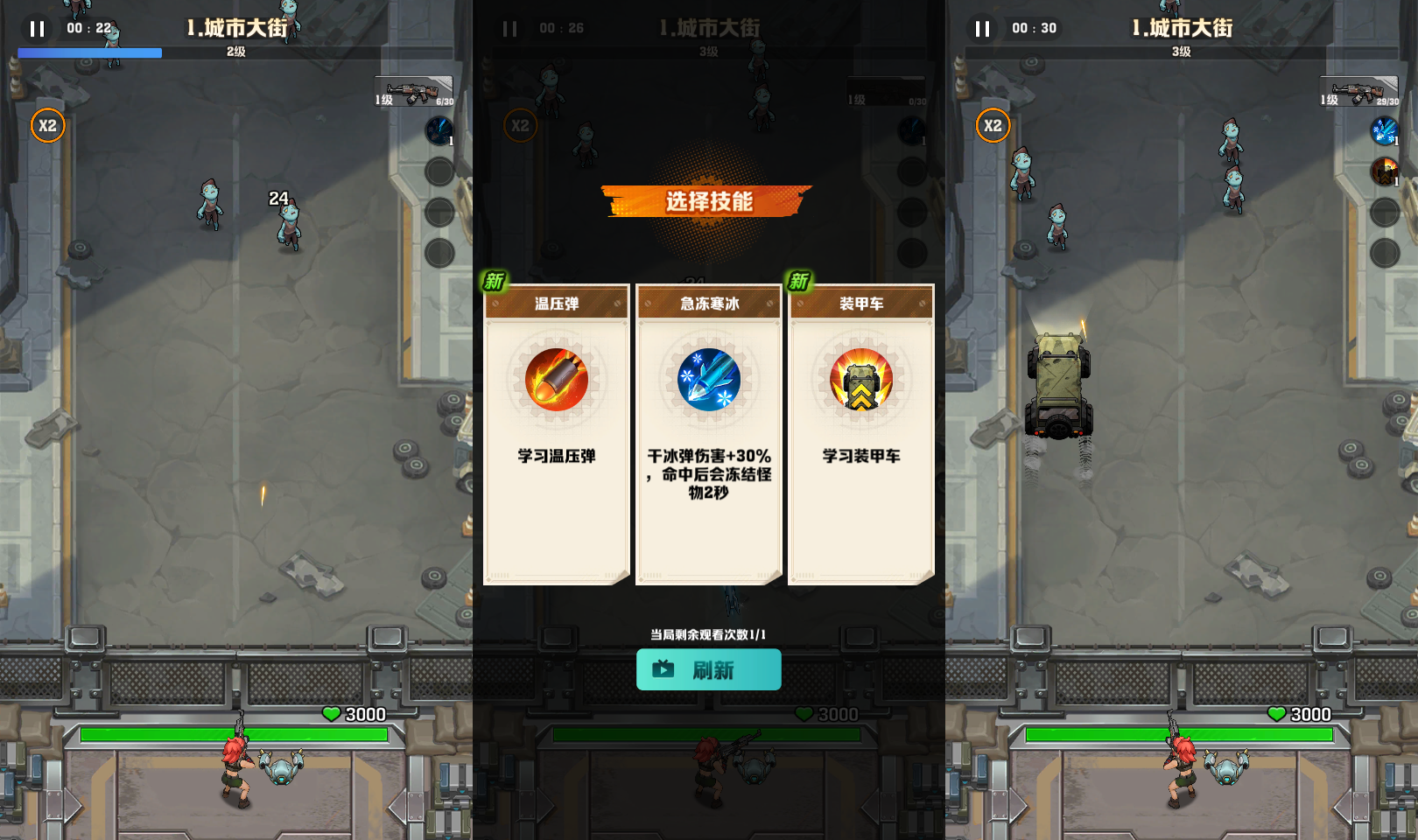Pause the middle screen with the pause icon
1418x840 pixels.
point(509,29)
